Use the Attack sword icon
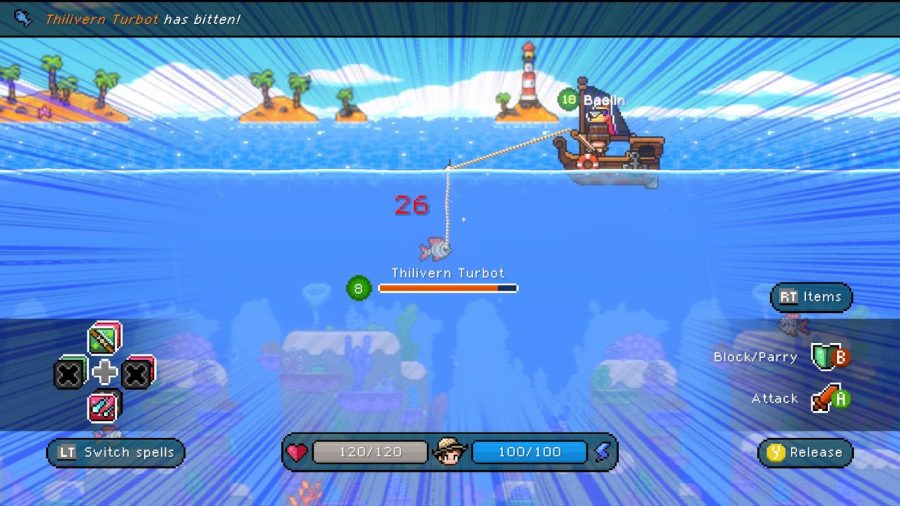This screenshot has width=900, height=506. coord(823,399)
